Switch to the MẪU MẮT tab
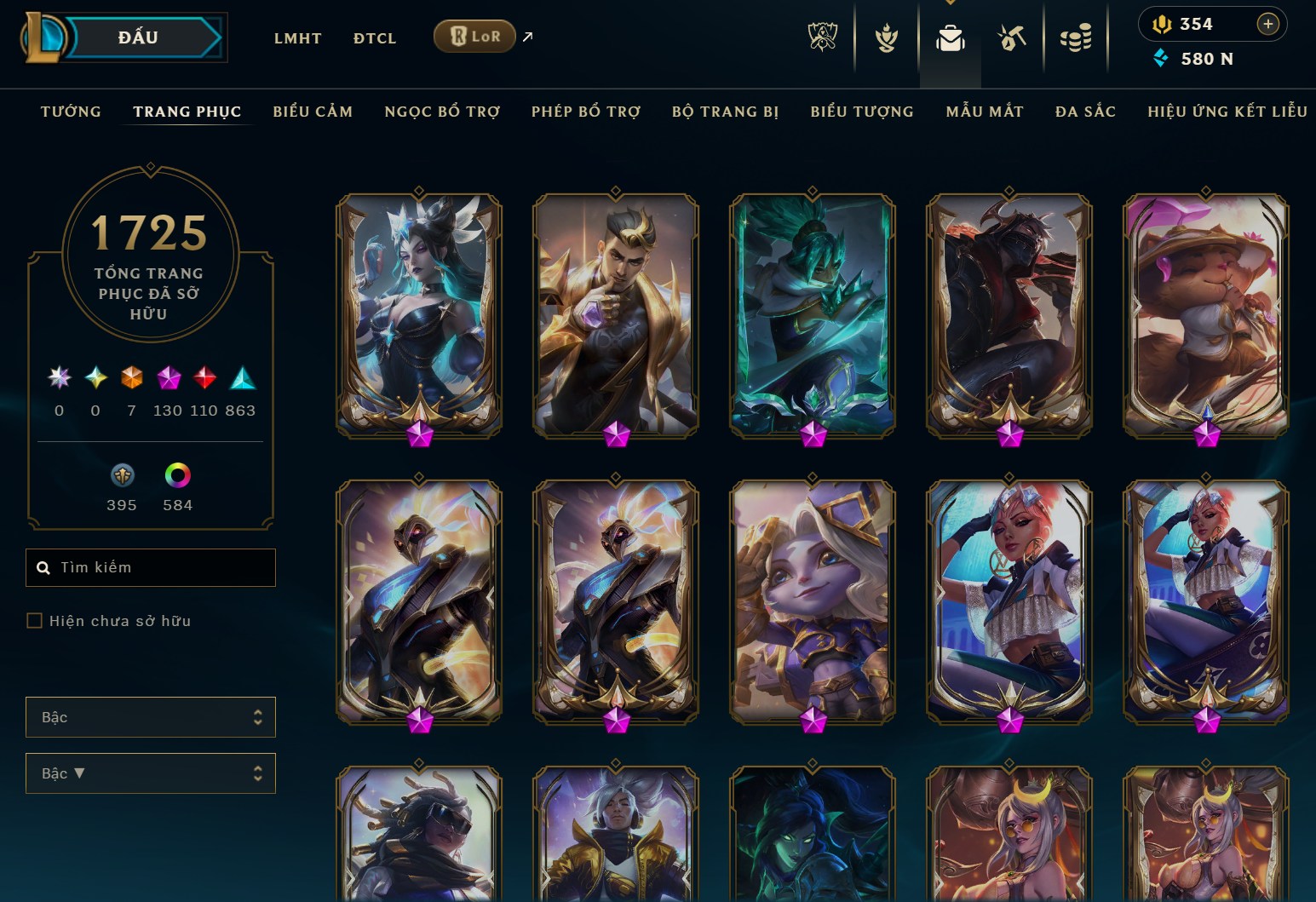 point(985,111)
